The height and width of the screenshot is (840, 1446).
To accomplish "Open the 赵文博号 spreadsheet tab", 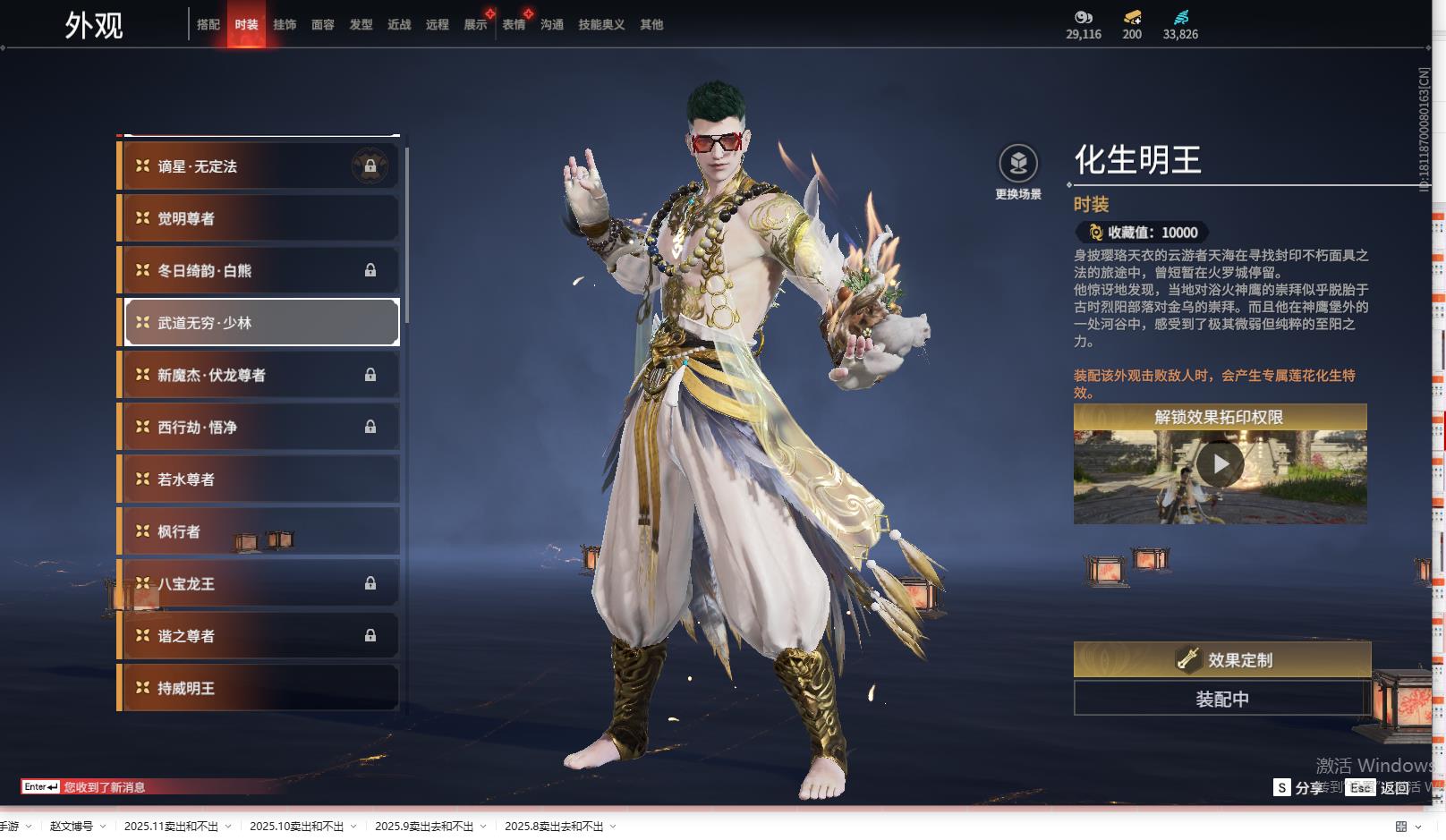I will (72, 827).
